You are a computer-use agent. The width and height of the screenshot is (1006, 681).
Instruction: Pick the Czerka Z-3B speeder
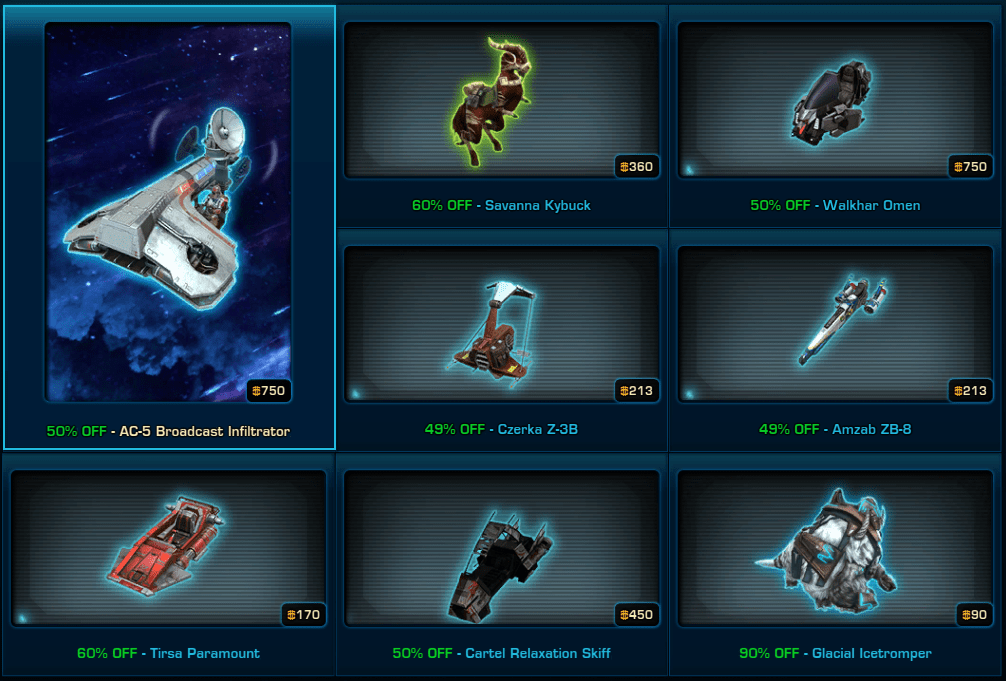click(501, 325)
